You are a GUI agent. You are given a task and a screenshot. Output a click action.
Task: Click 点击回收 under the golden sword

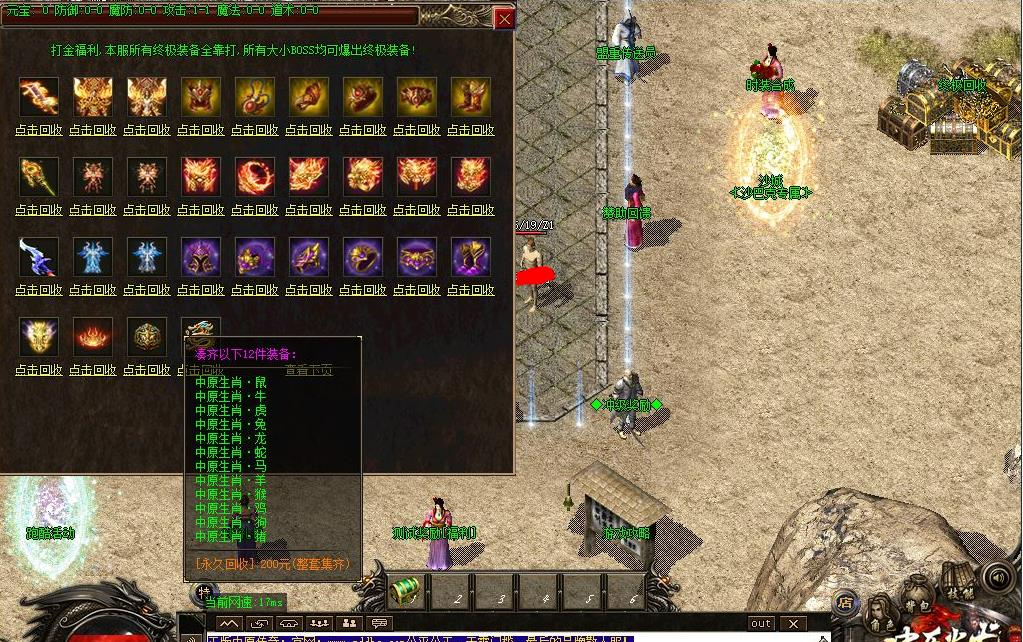(x=39, y=130)
